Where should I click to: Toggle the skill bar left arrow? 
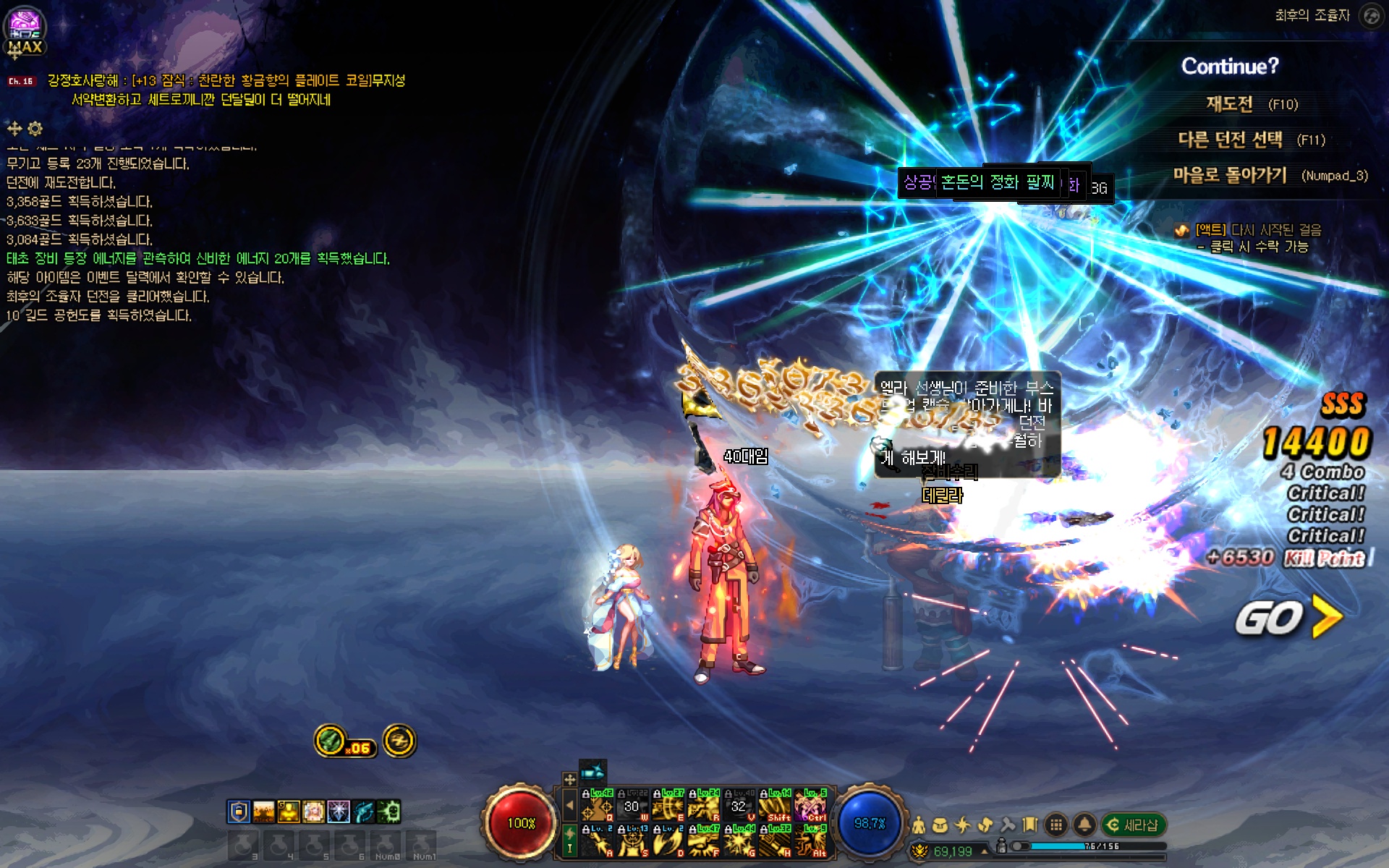(570, 804)
